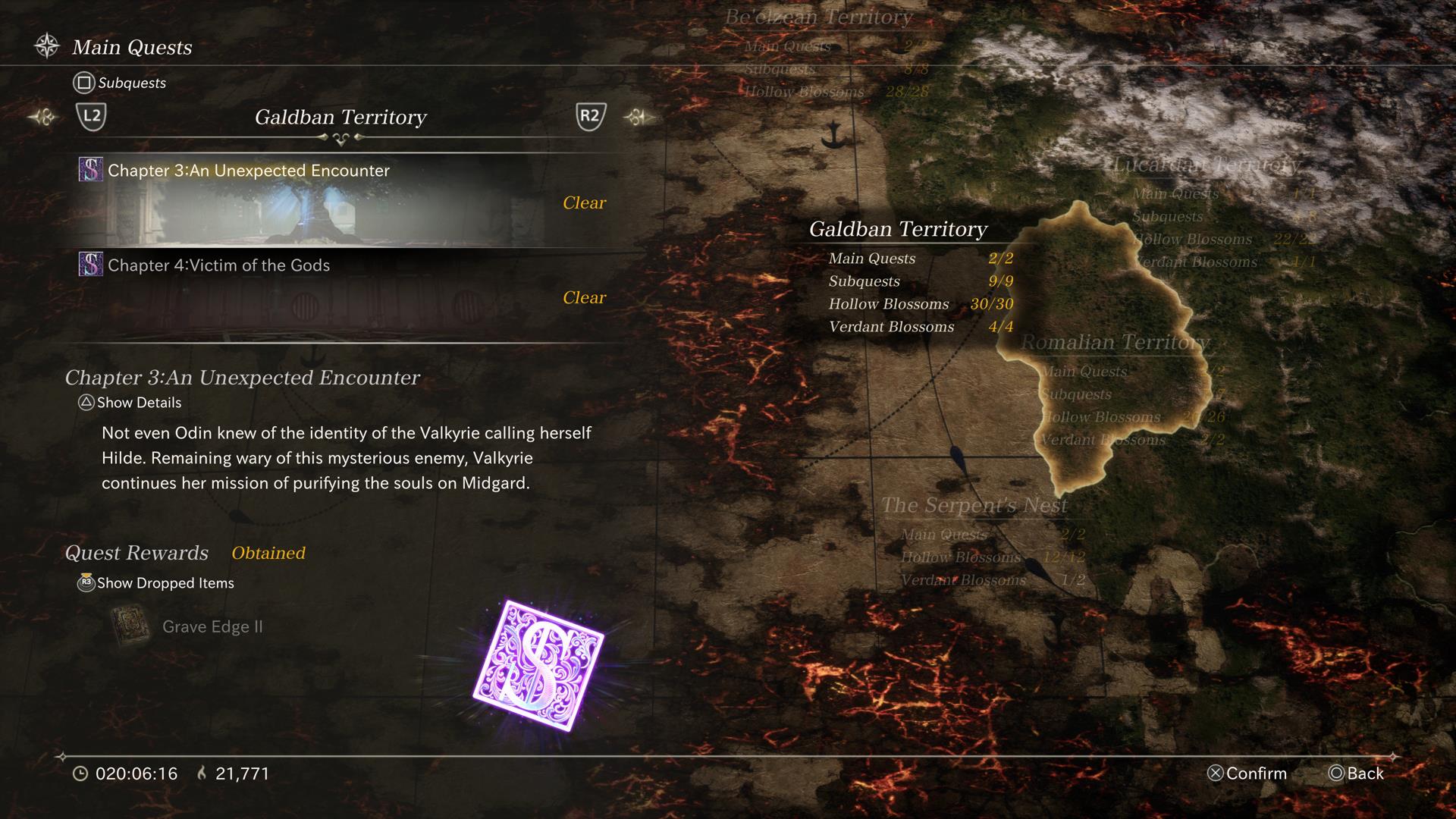This screenshot has width=1456, height=819.
Task: Select the Main Quests menu title
Action: pyautogui.click(x=130, y=47)
